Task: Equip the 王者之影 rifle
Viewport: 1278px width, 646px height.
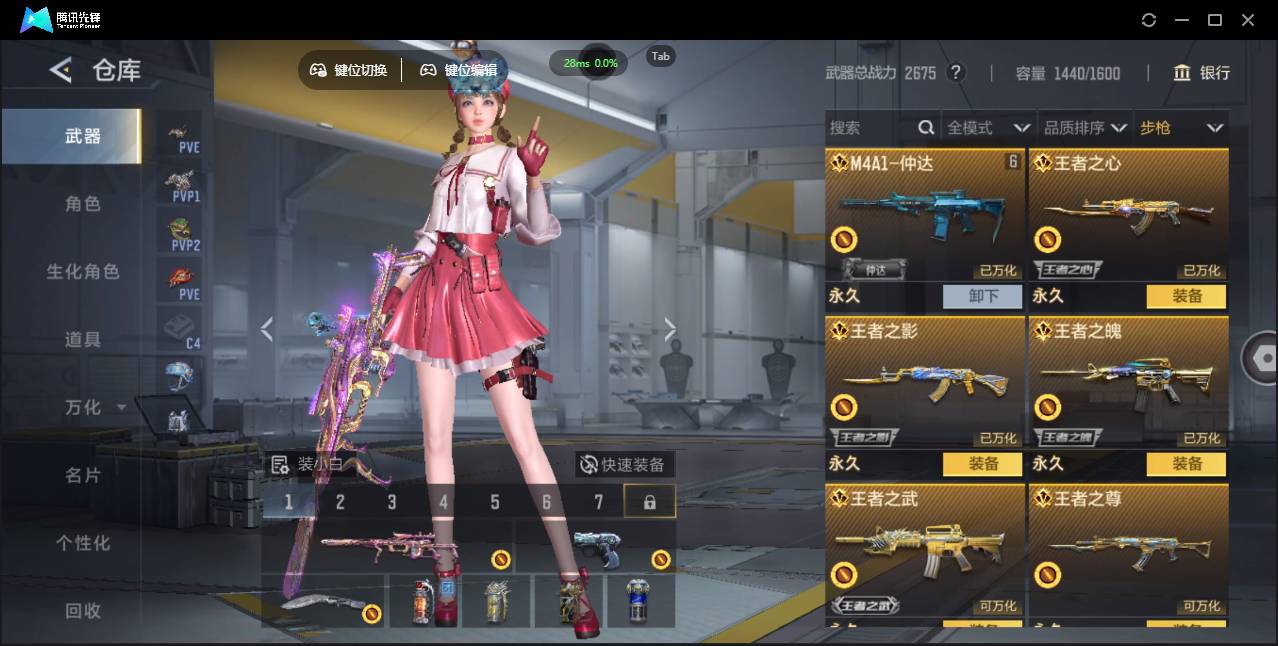Action: click(983, 464)
